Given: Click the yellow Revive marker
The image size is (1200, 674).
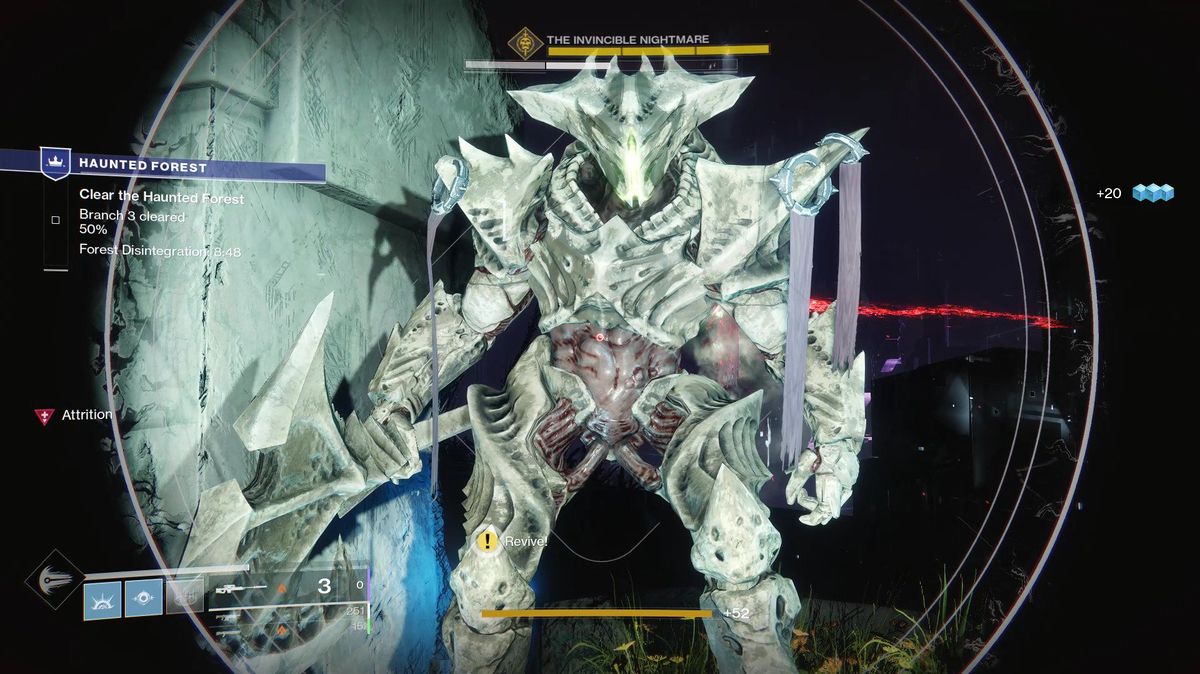Looking at the screenshot, I should pos(487,541).
